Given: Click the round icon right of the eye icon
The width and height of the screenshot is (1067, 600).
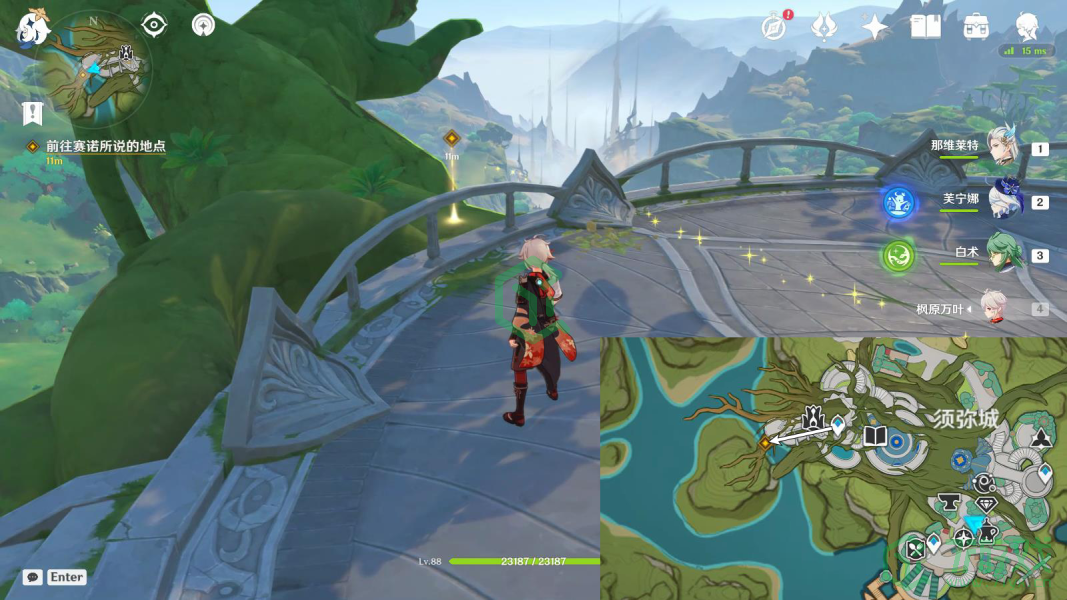Looking at the screenshot, I should pos(203,24).
